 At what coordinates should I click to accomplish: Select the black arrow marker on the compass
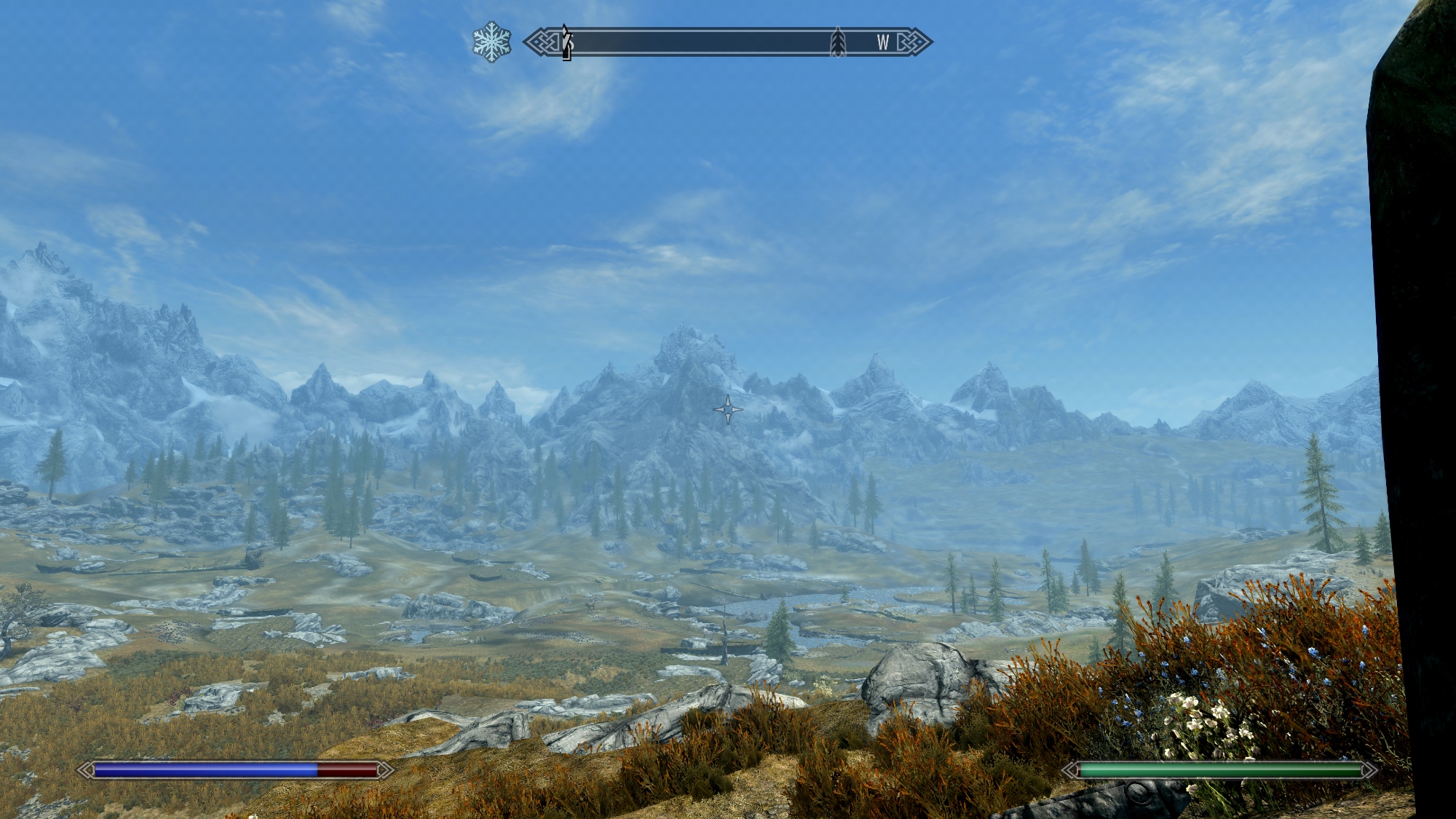[566, 42]
